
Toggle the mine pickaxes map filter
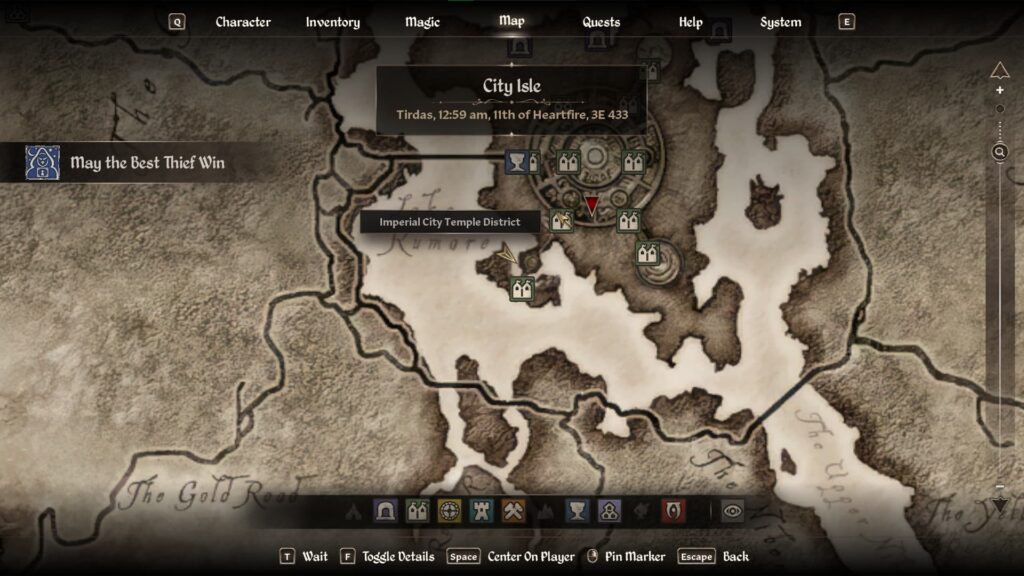click(x=513, y=511)
